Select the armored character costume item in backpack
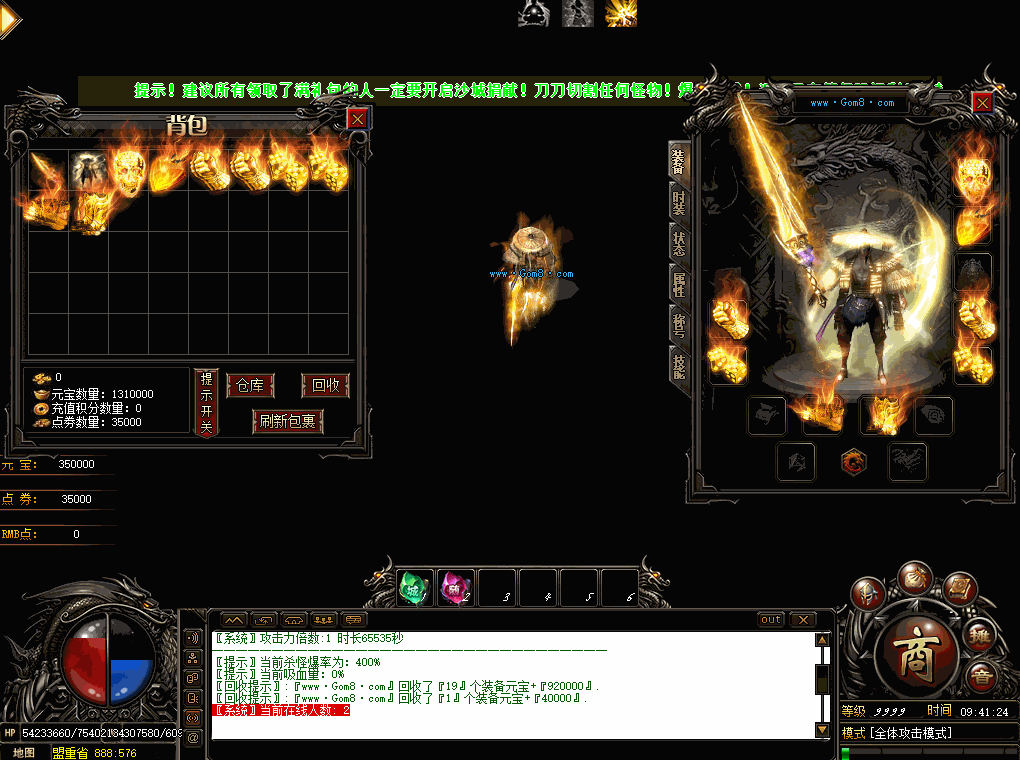Viewport: 1020px width, 760px height. [x=88, y=171]
